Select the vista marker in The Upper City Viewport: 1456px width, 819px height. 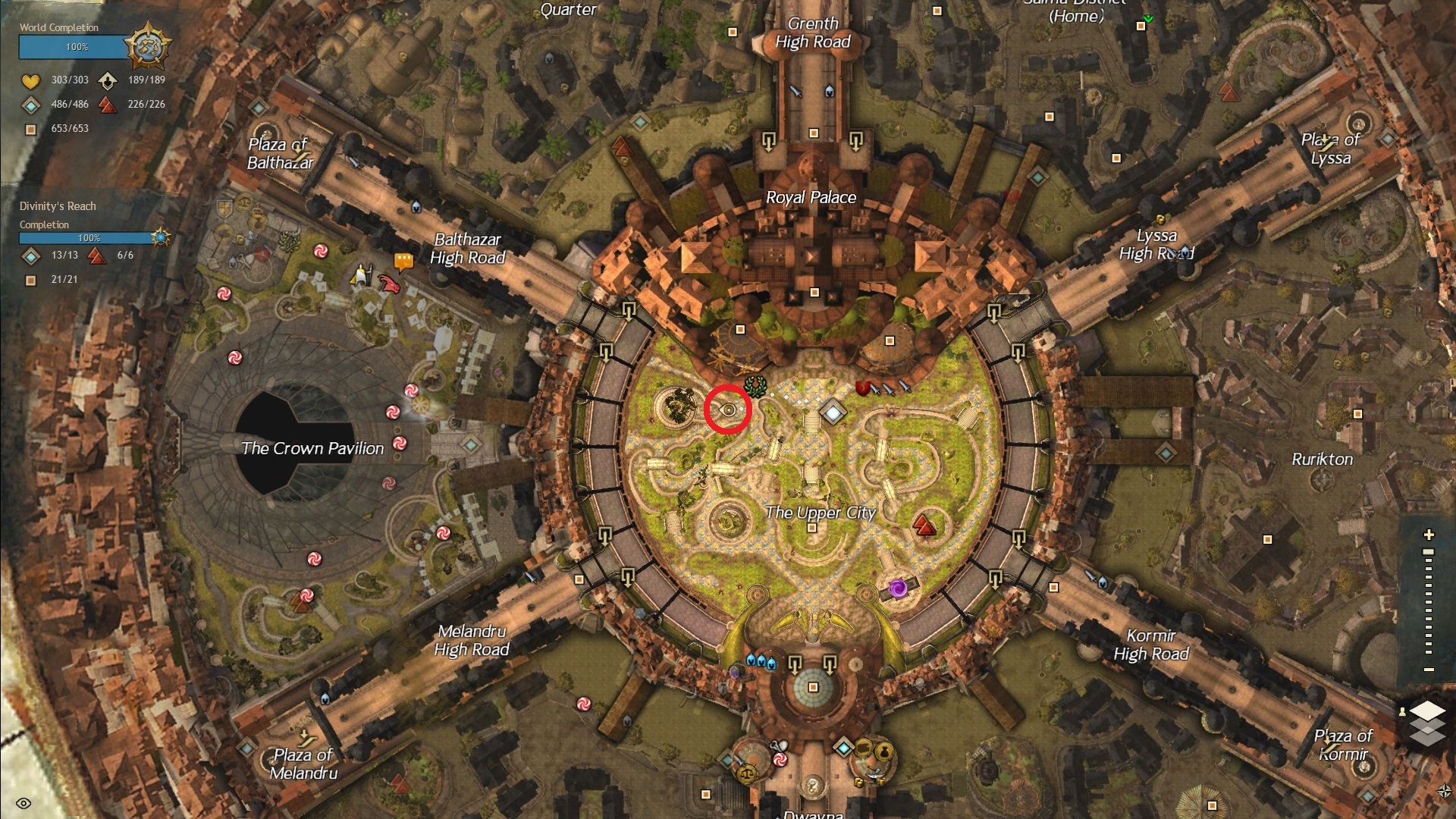click(924, 524)
